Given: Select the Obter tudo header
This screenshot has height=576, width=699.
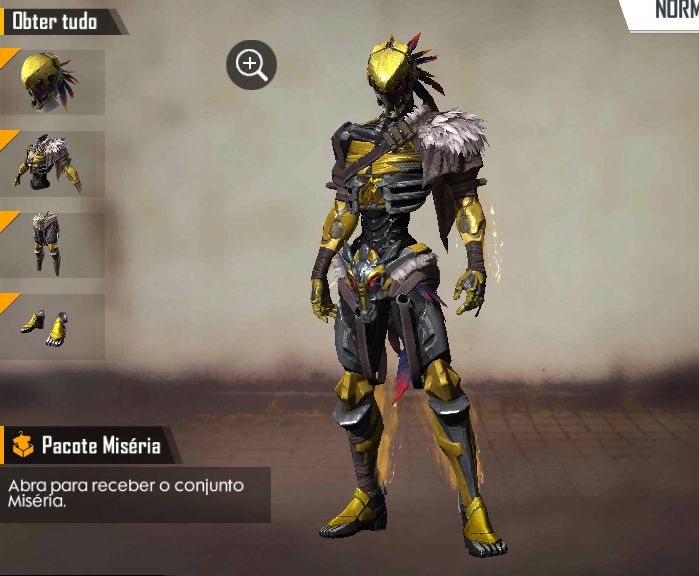Looking at the screenshot, I should (56, 21).
